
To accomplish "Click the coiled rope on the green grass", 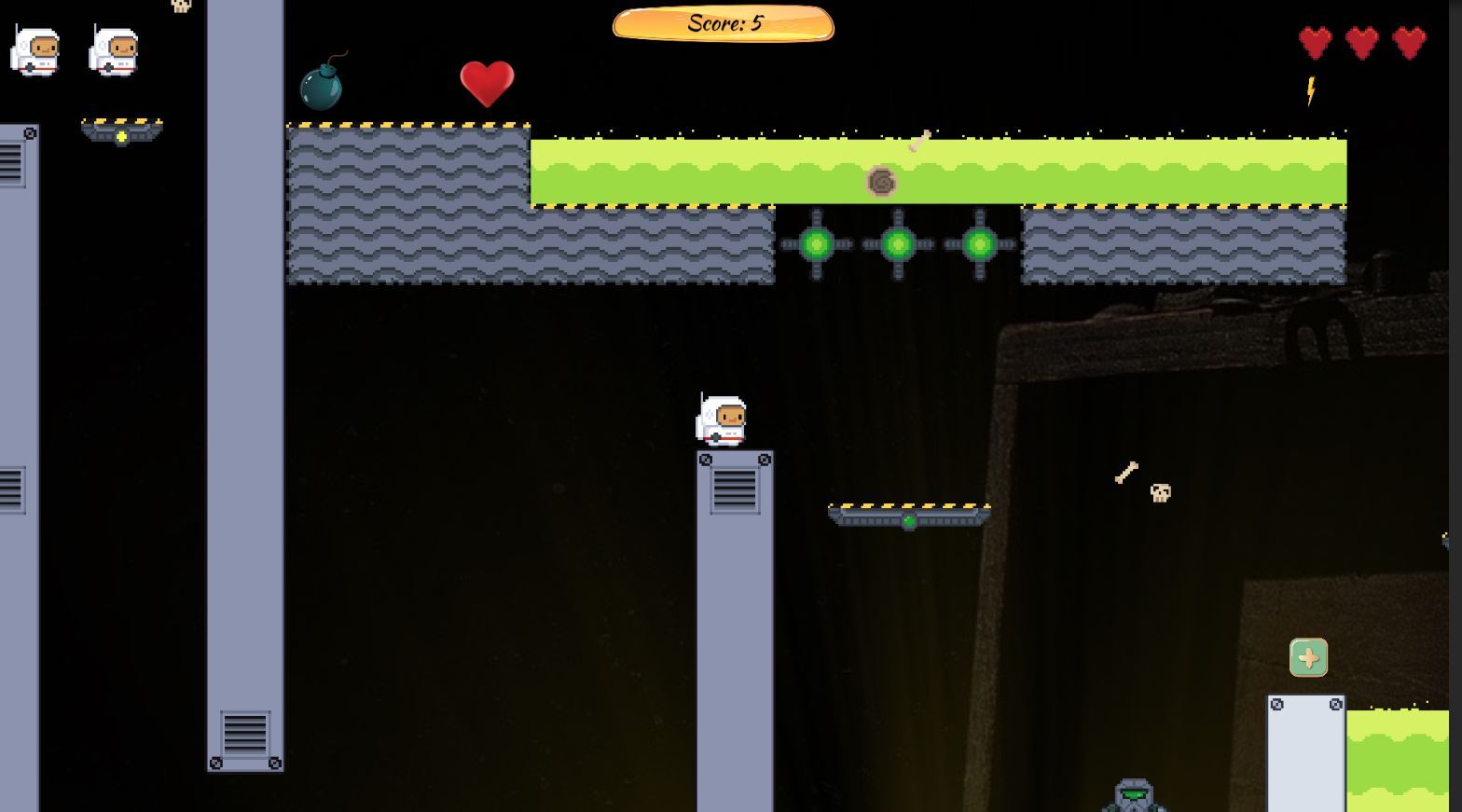I will (x=881, y=181).
